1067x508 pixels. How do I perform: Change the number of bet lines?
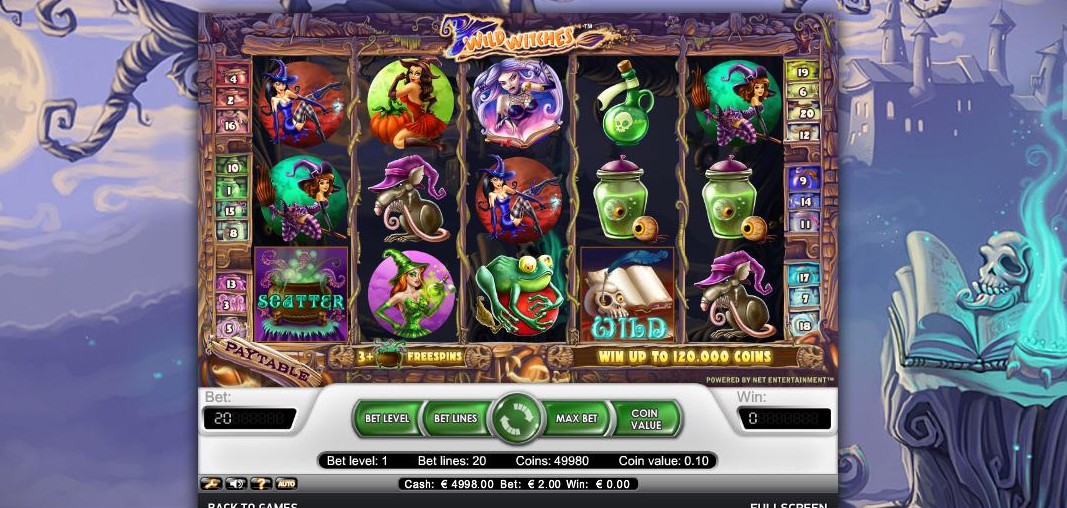point(455,418)
